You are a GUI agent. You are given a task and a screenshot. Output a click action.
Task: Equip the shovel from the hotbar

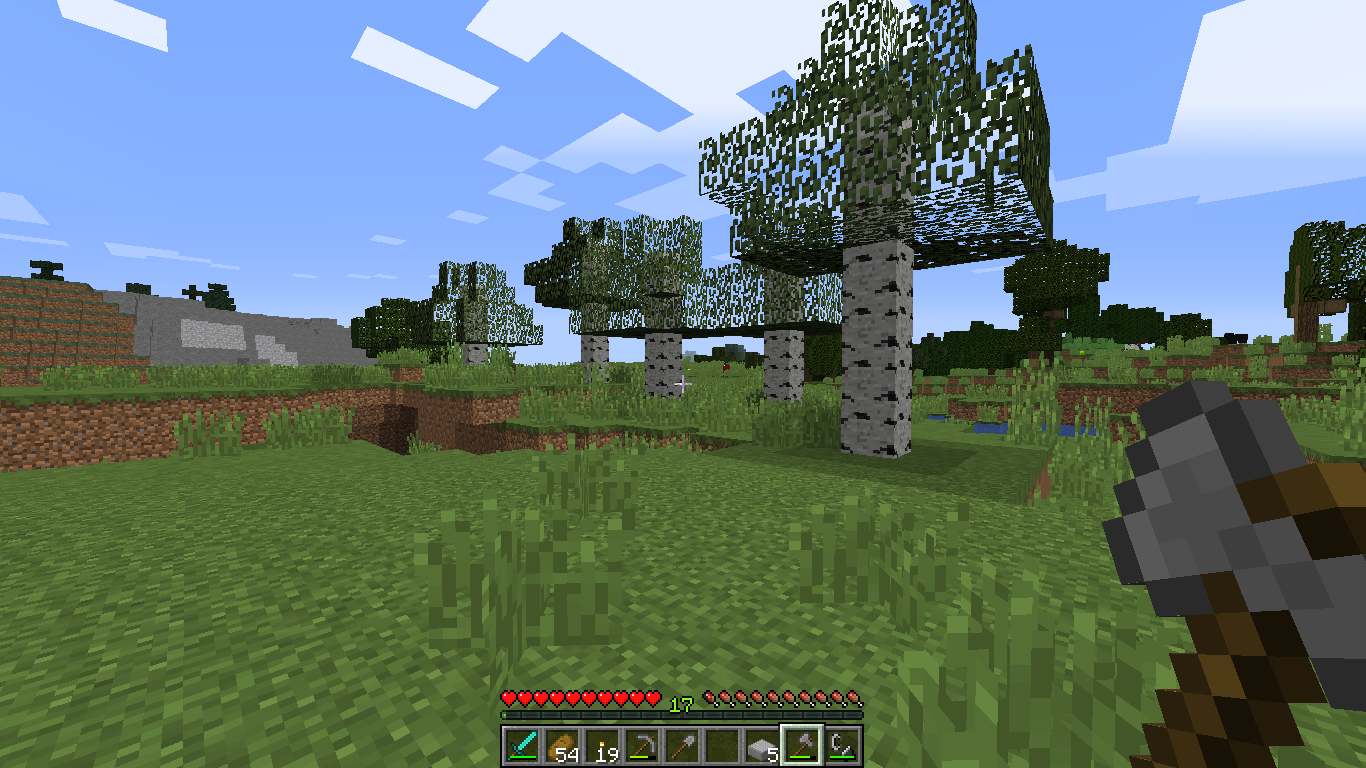(682, 746)
